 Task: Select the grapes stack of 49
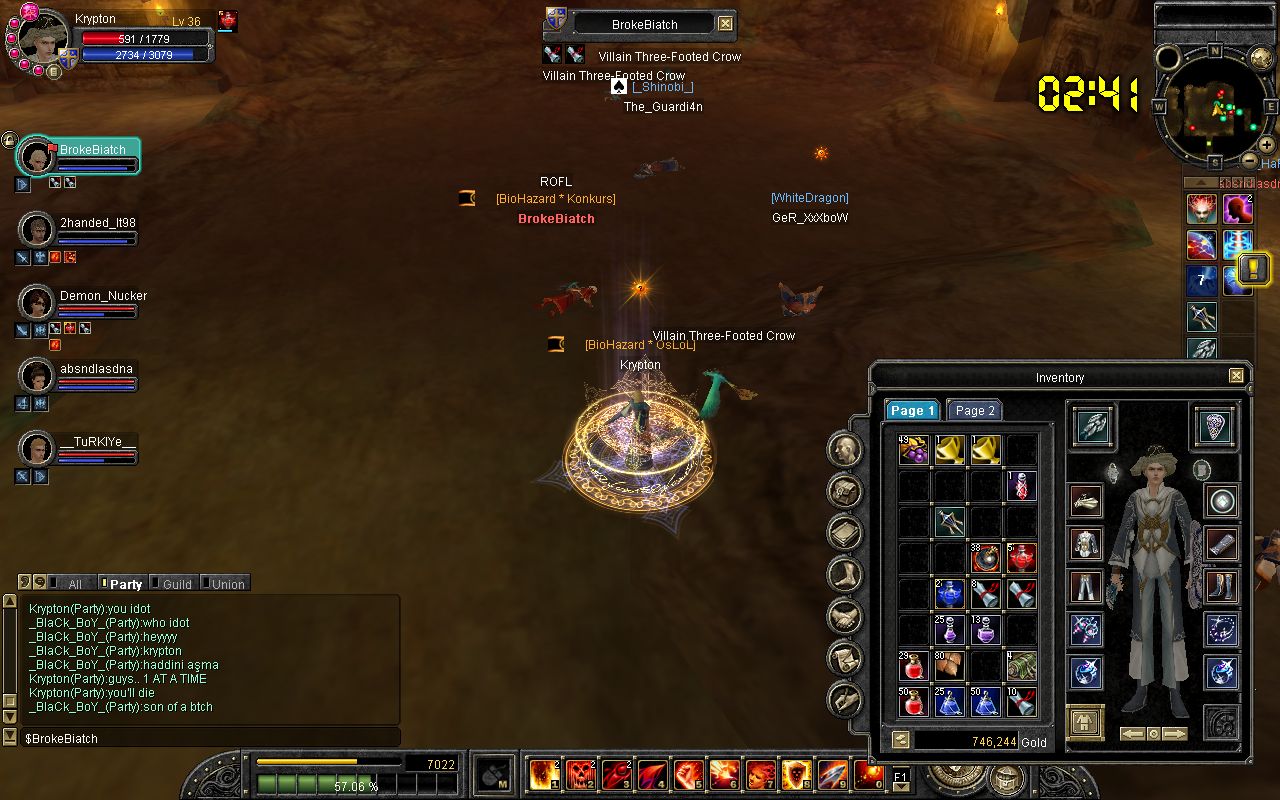(x=913, y=450)
